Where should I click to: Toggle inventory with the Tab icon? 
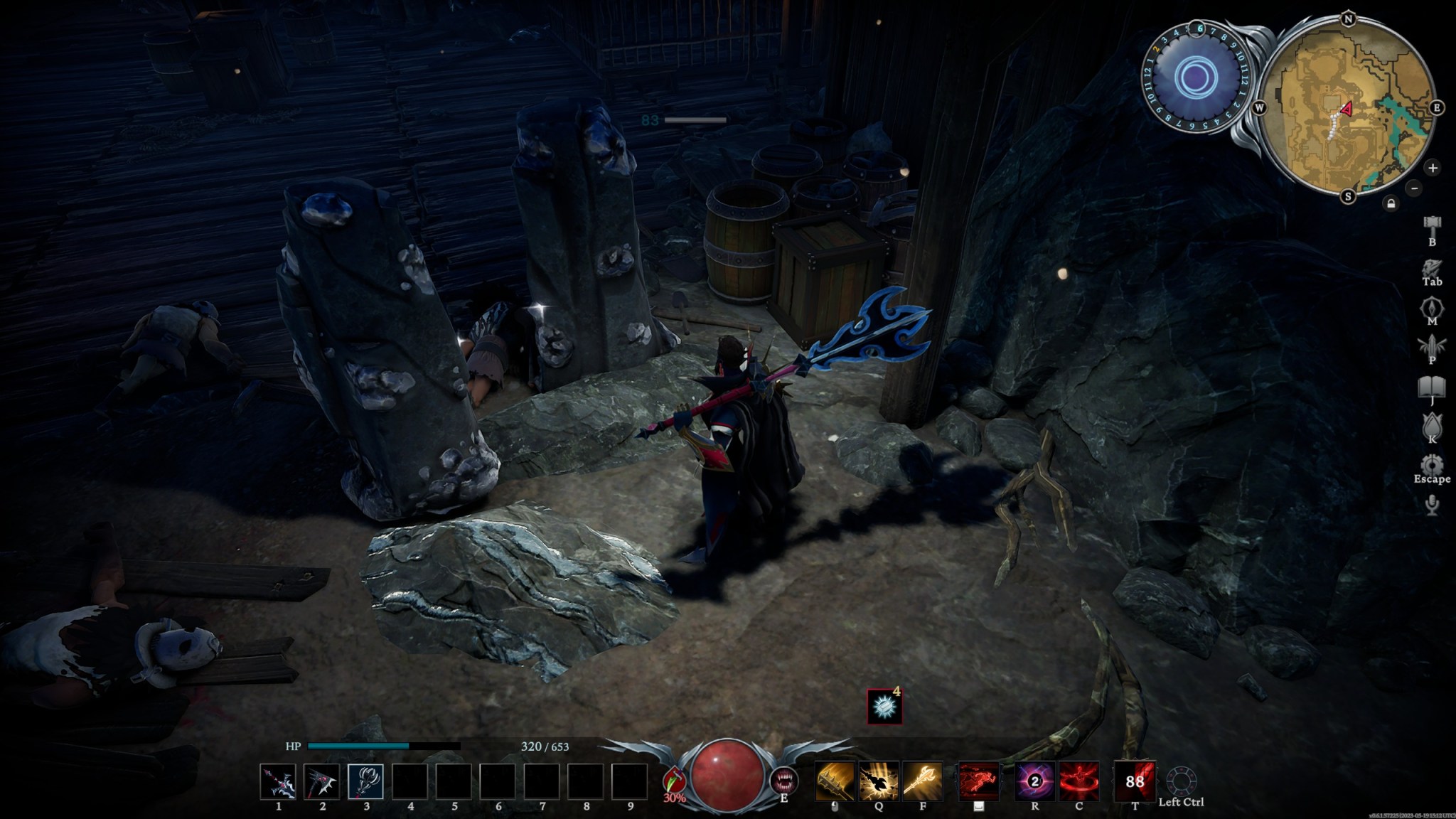click(1432, 266)
